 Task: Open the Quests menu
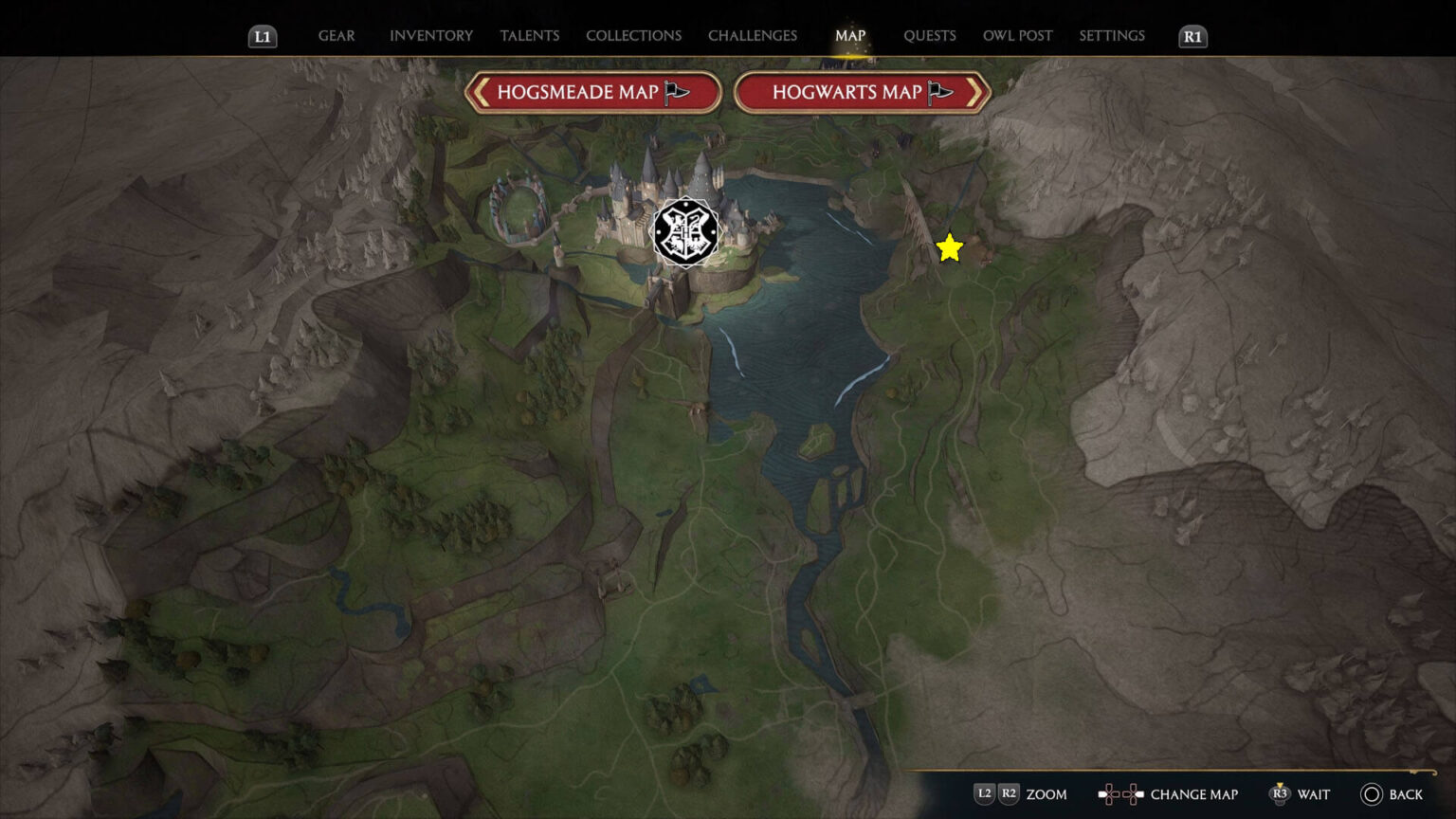(x=930, y=36)
